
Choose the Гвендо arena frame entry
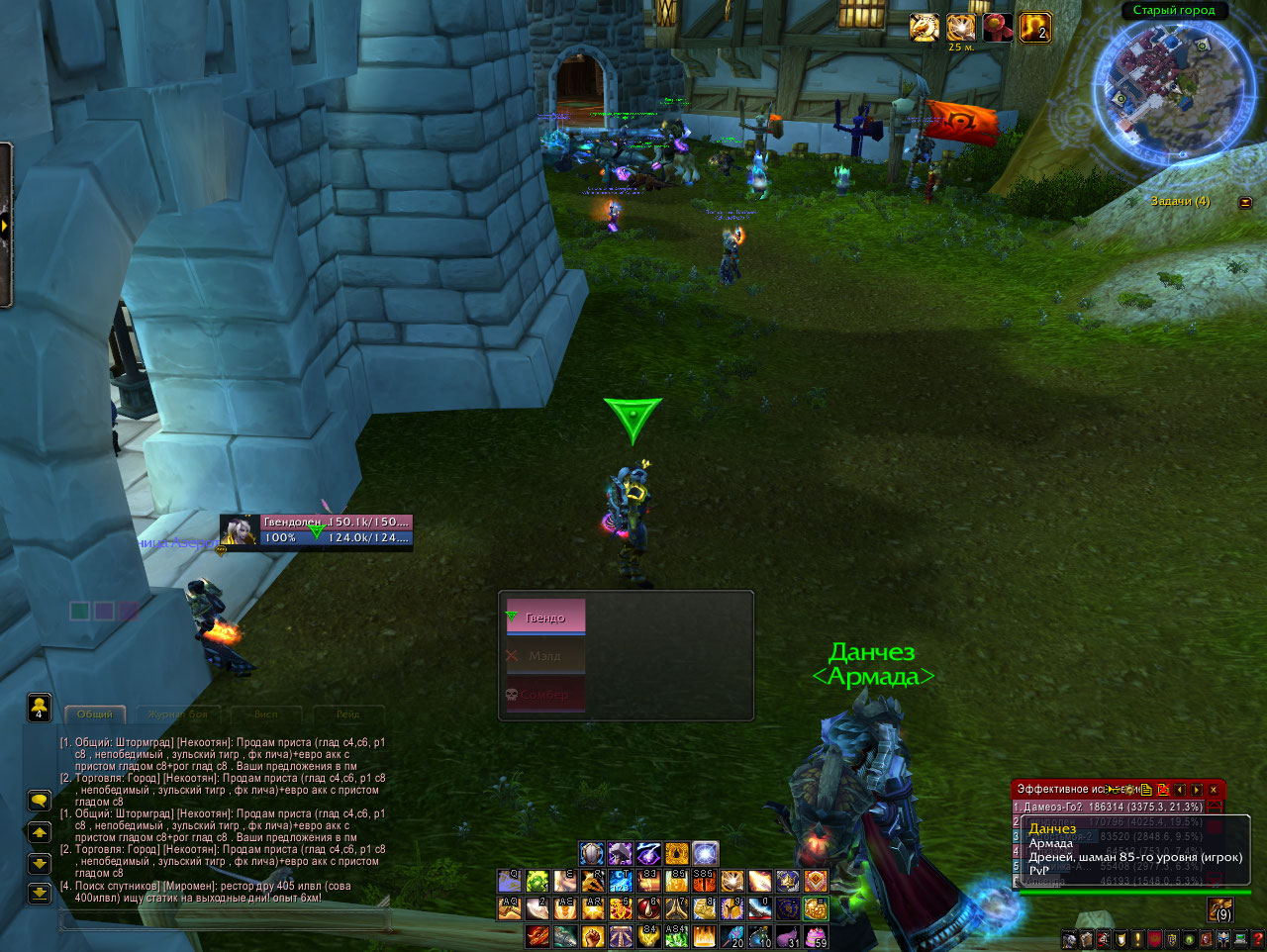pos(545,617)
